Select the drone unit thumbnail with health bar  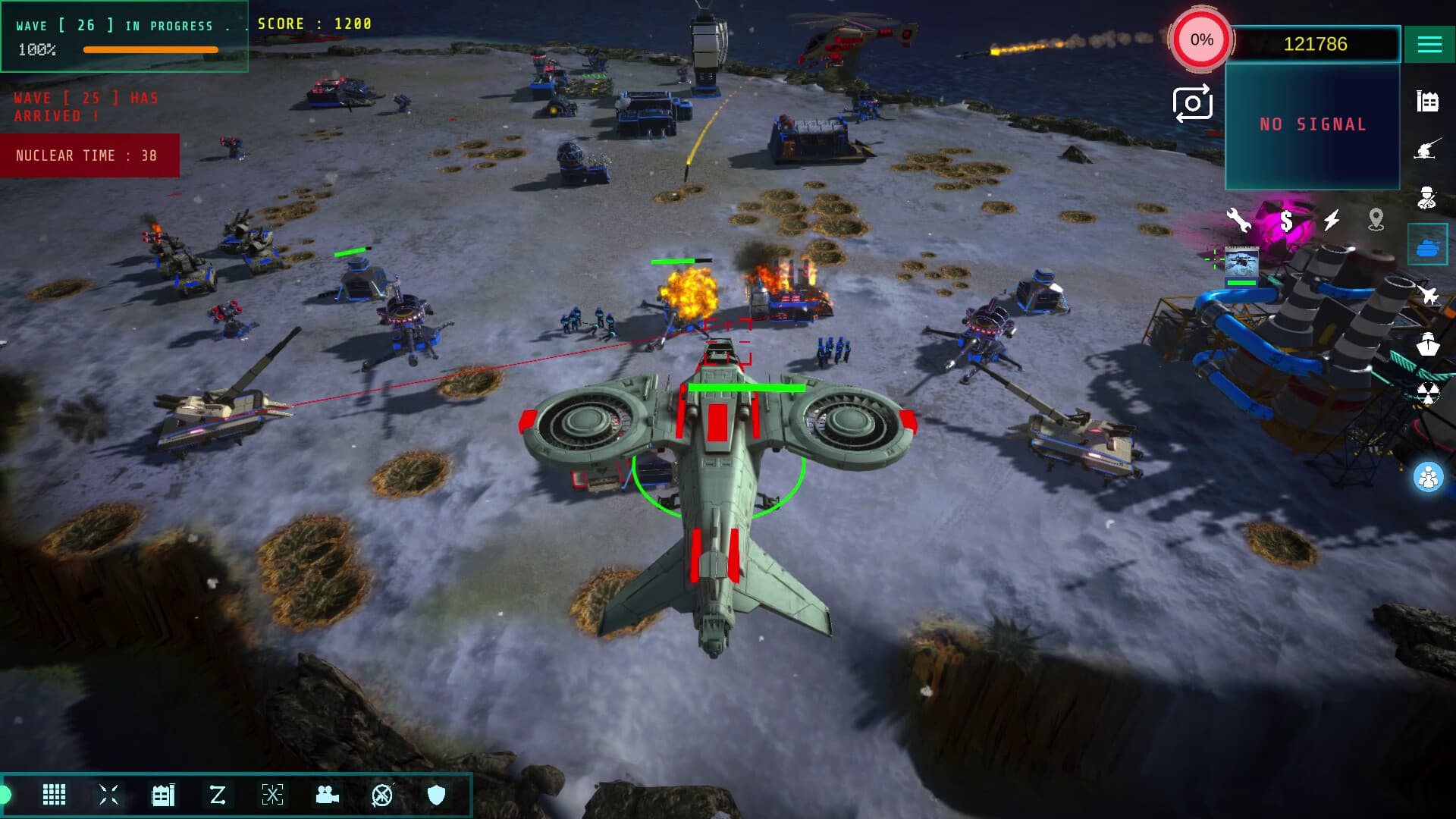(x=1241, y=263)
